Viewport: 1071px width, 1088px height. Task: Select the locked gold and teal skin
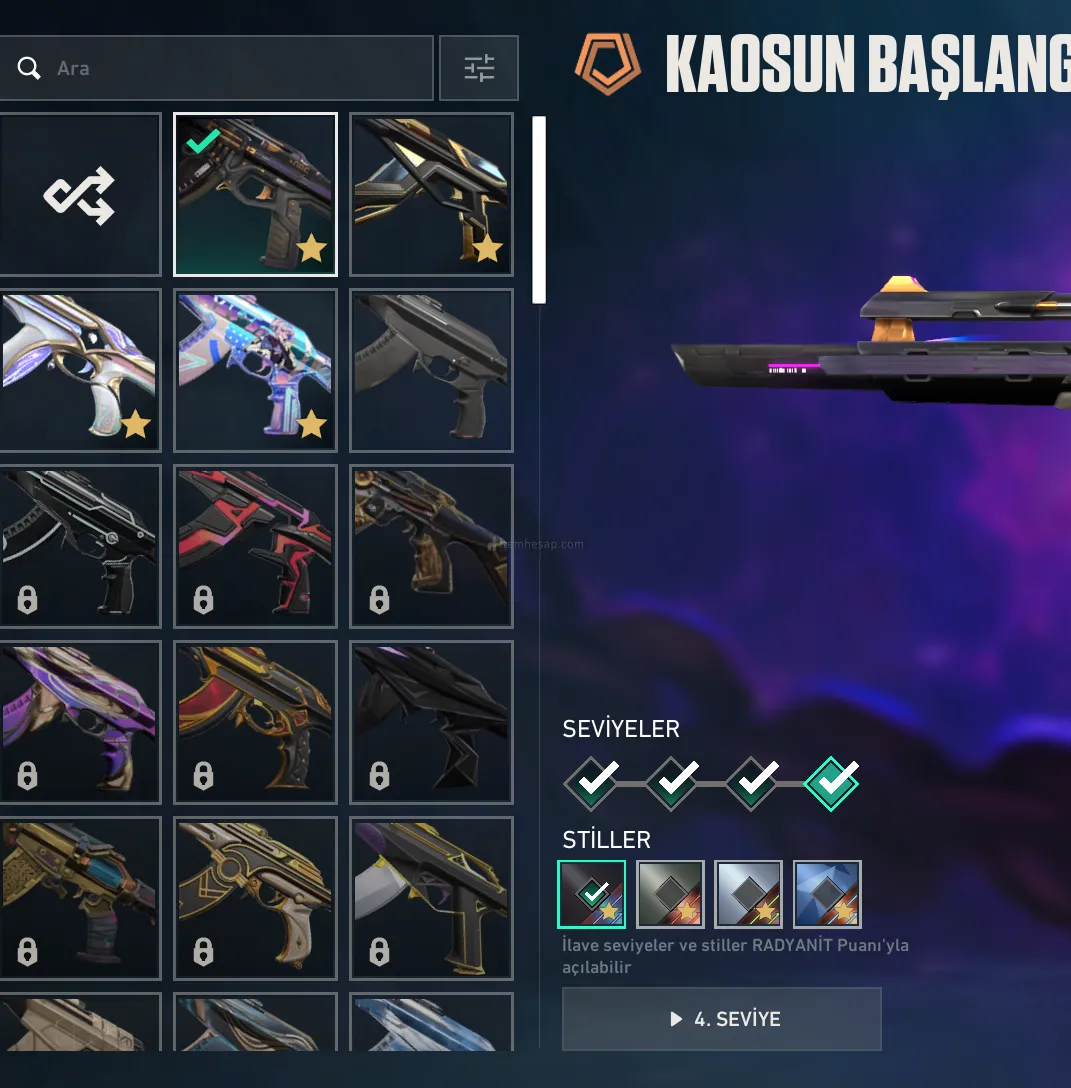tap(79, 898)
